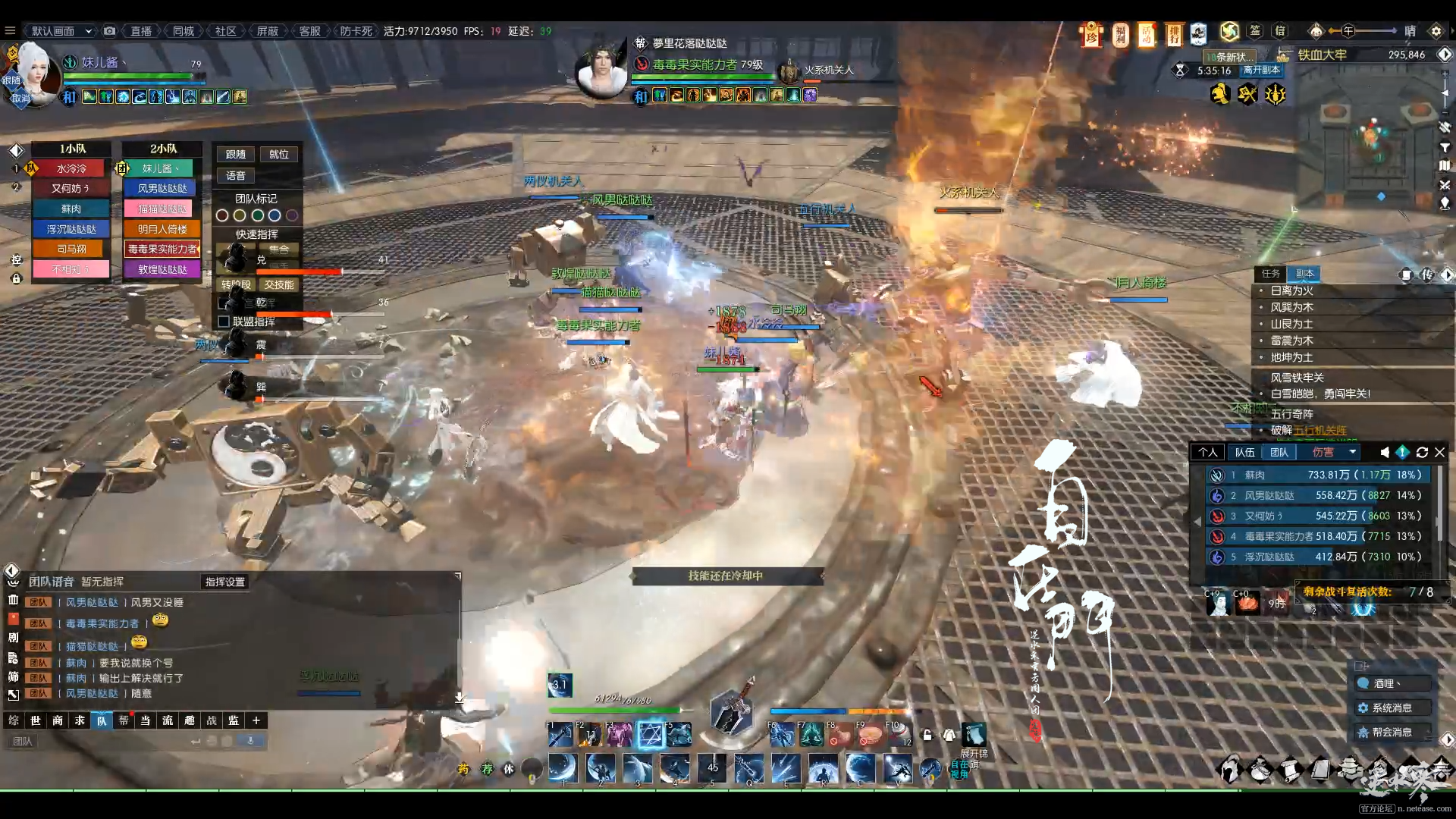Open 系统消息 system messages

click(1392, 708)
